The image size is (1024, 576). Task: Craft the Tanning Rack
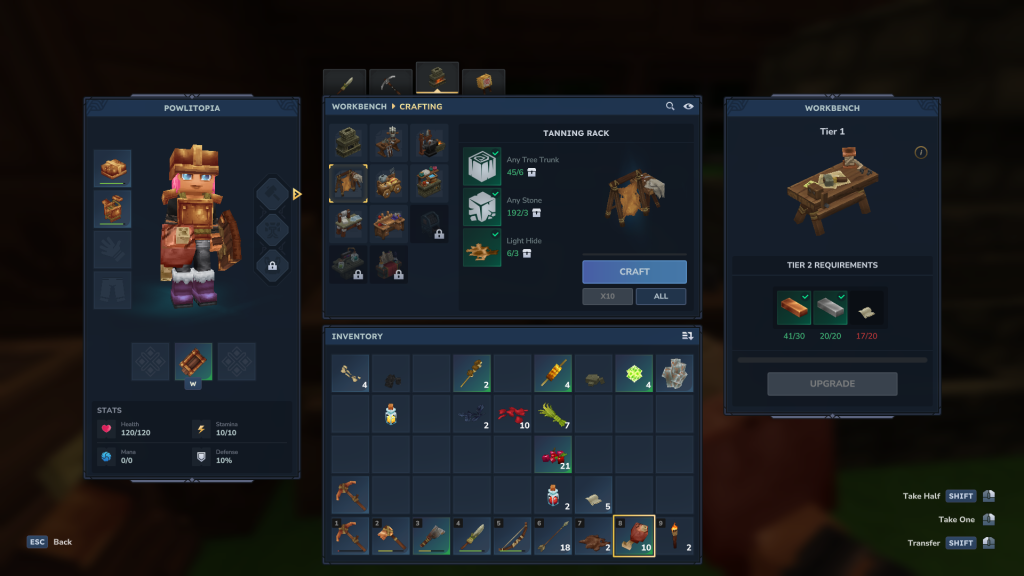coord(634,272)
